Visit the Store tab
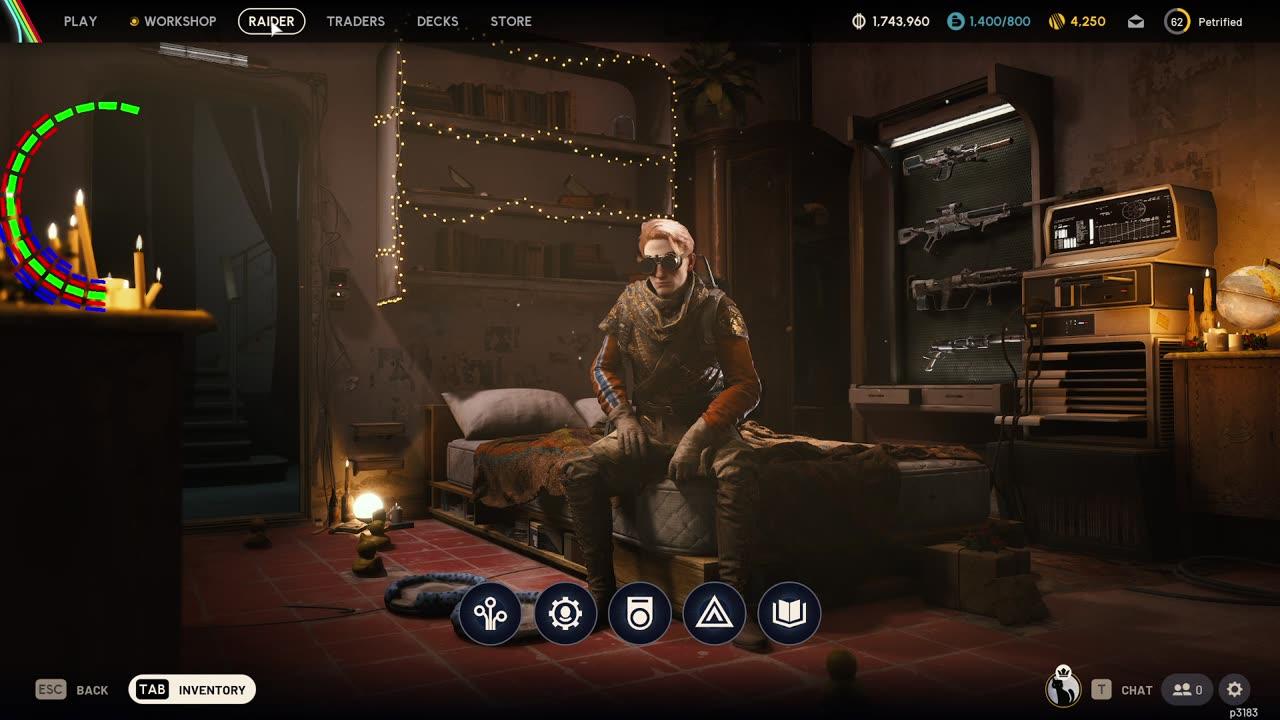The width and height of the screenshot is (1280, 720). 510,21
